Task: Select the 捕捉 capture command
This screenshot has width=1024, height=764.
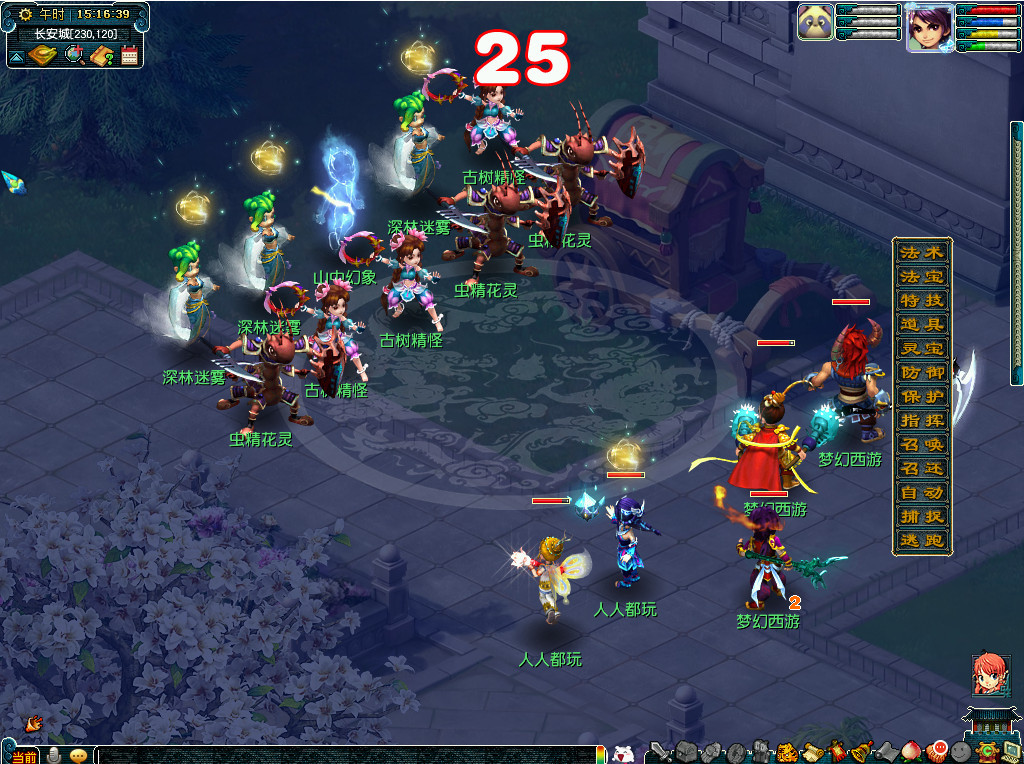Action: coord(922,516)
